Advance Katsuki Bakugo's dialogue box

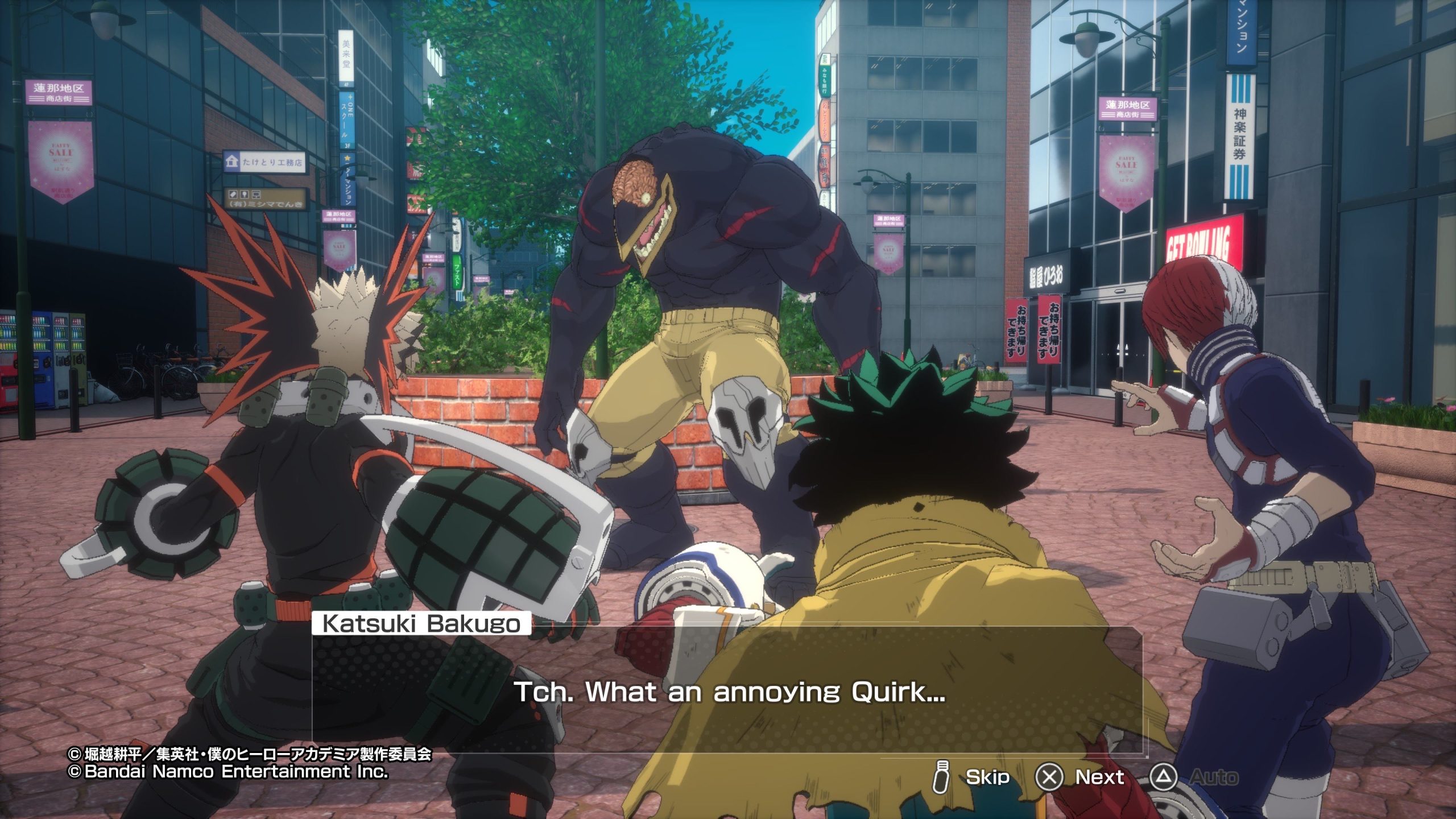(x=727, y=692)
